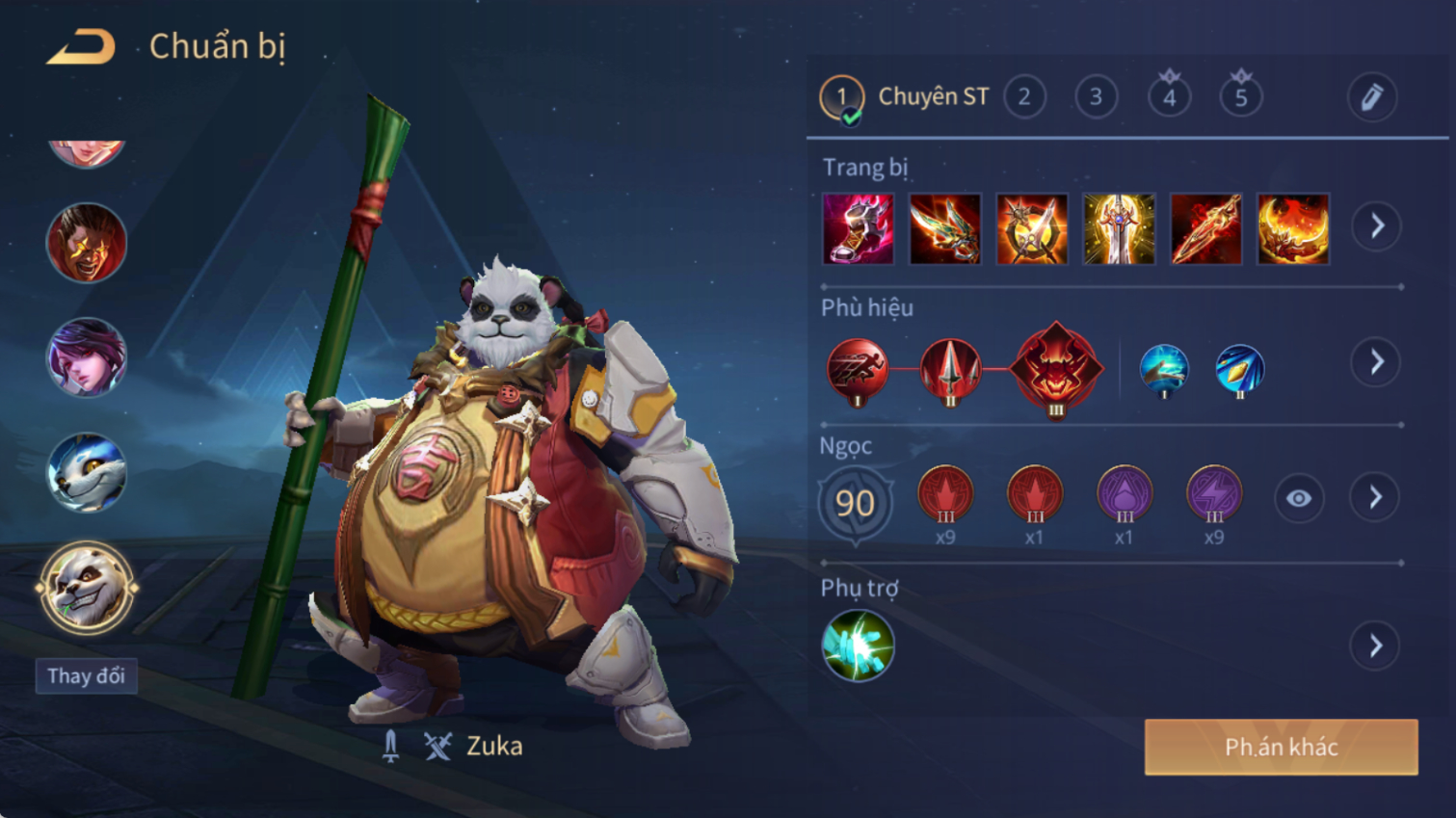
Task: Expand the Ngọc rune arrow
Action: (x=1376, y=497)
